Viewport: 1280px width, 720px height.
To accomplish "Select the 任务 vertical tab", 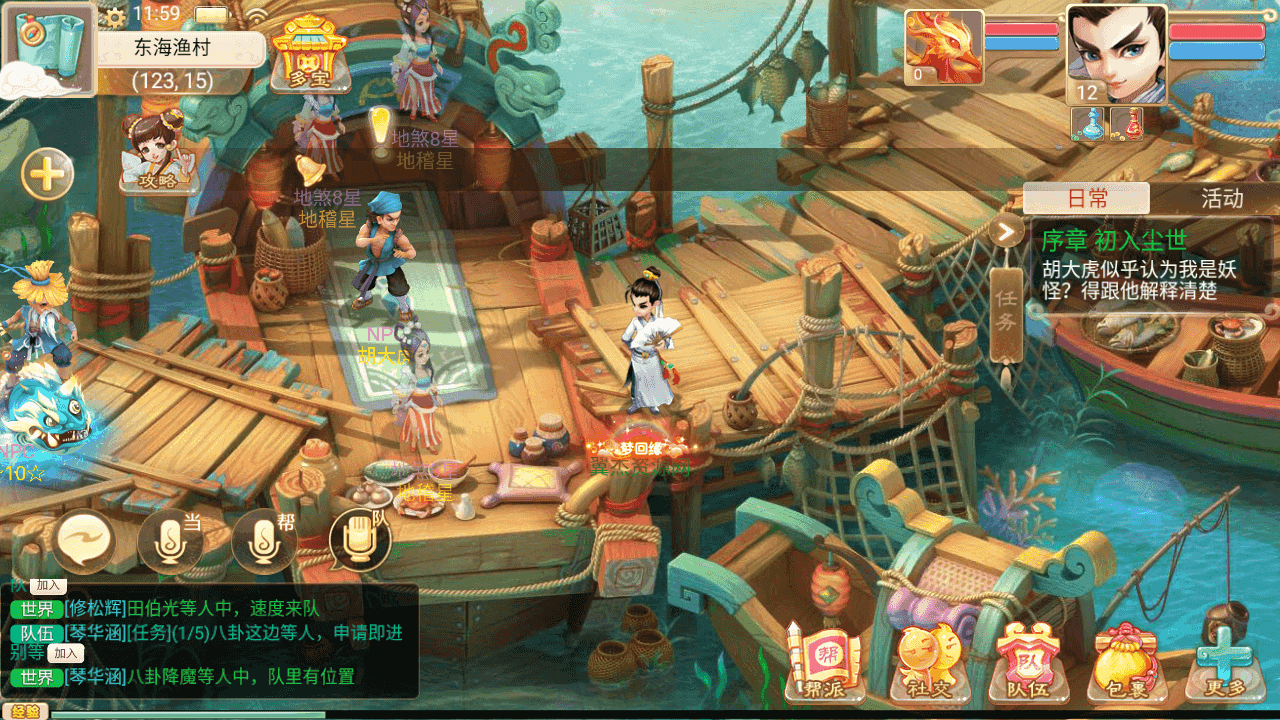I will click(1006, 310).
